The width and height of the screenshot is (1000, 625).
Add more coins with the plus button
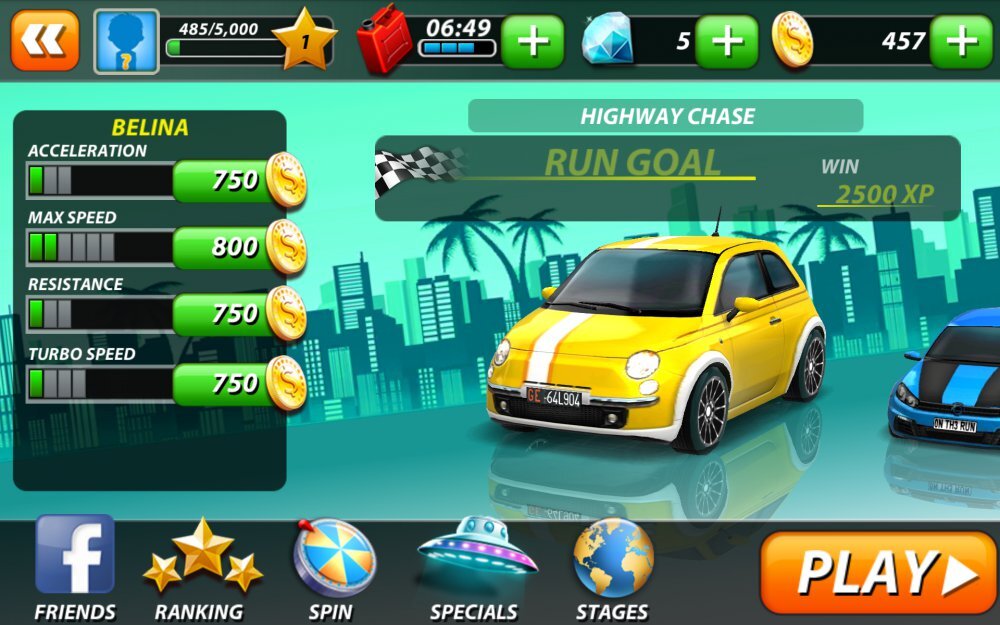click(960, 42)
